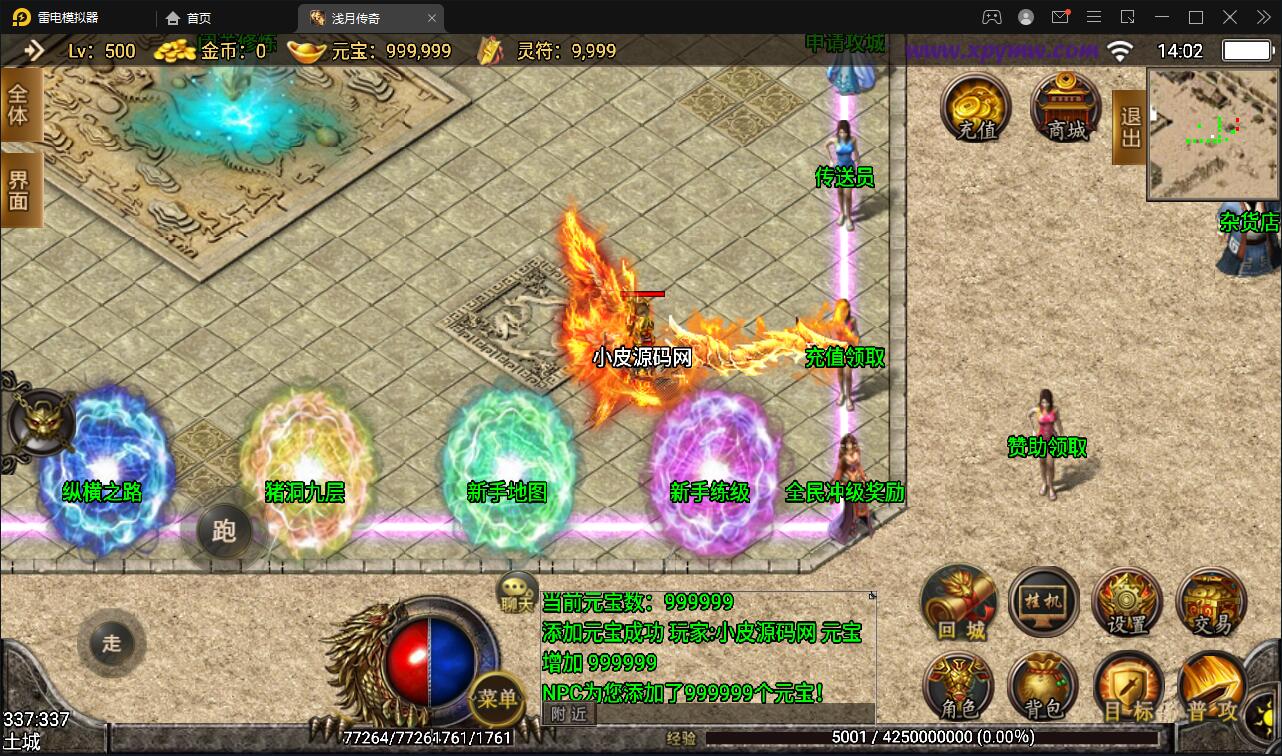Open the 角色 character sheet

(x=959, y=688)
